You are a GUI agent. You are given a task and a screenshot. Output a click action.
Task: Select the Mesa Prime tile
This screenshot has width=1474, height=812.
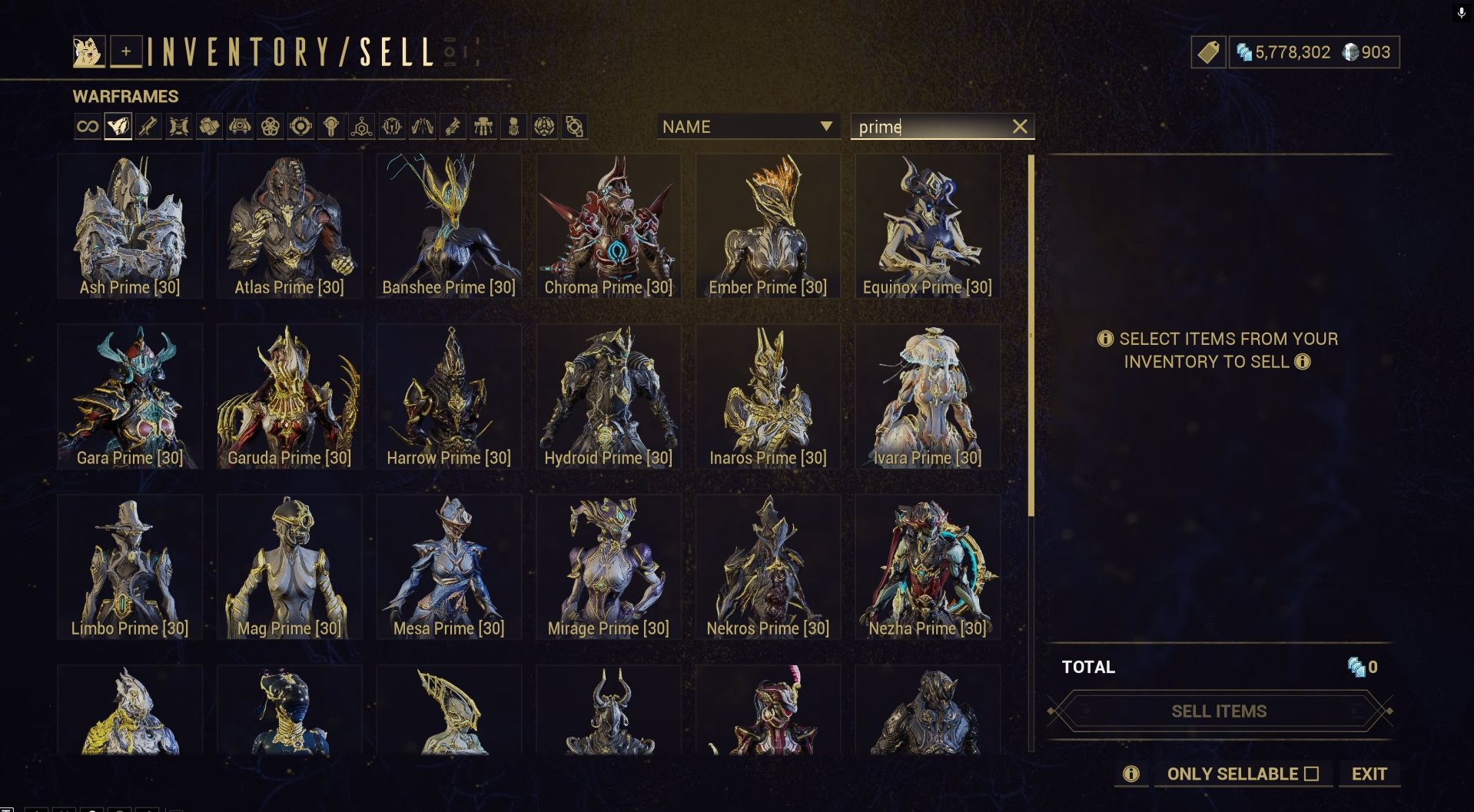[x=449, y=567]
